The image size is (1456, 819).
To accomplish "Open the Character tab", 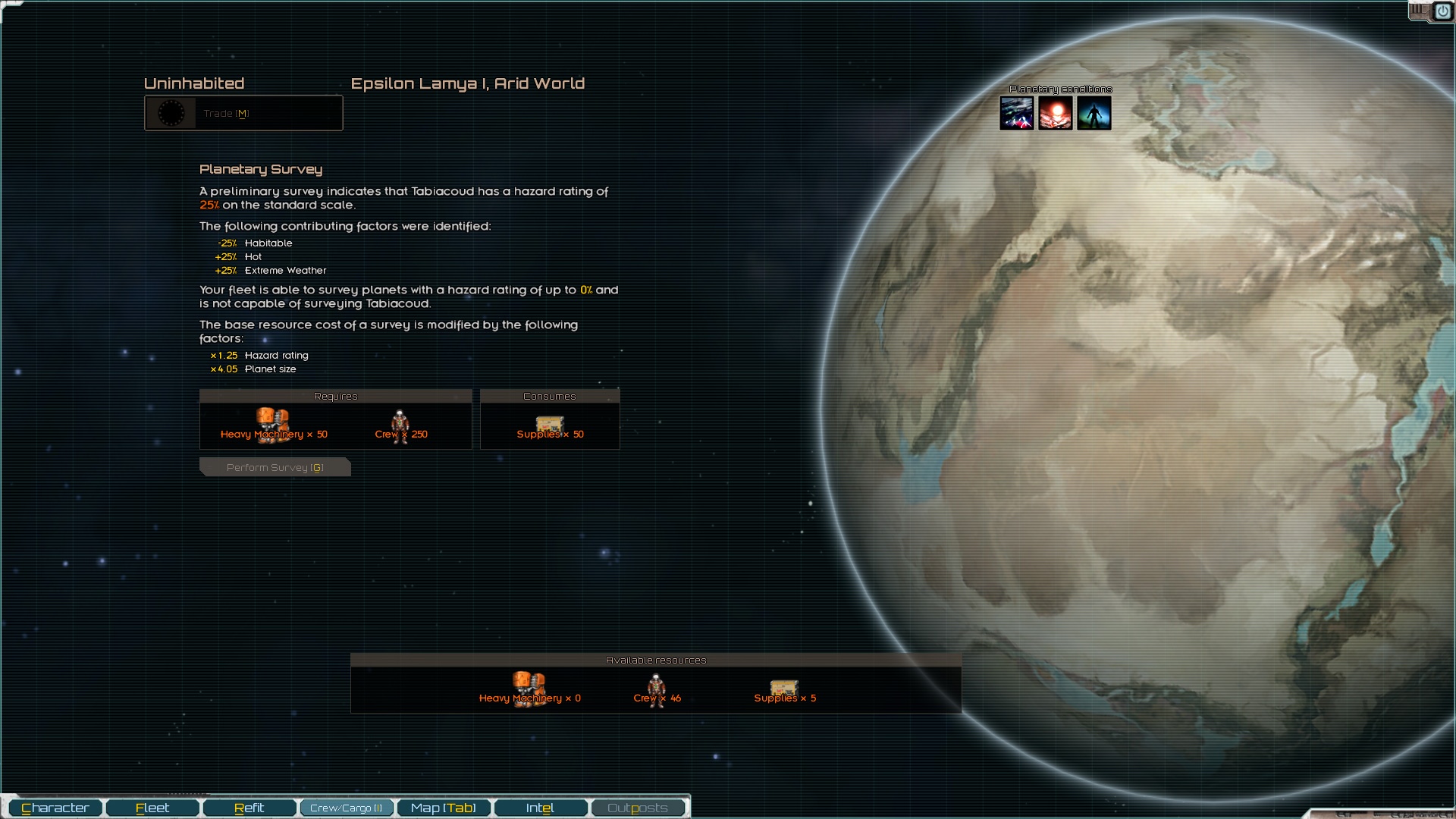I will click(55, 808).
